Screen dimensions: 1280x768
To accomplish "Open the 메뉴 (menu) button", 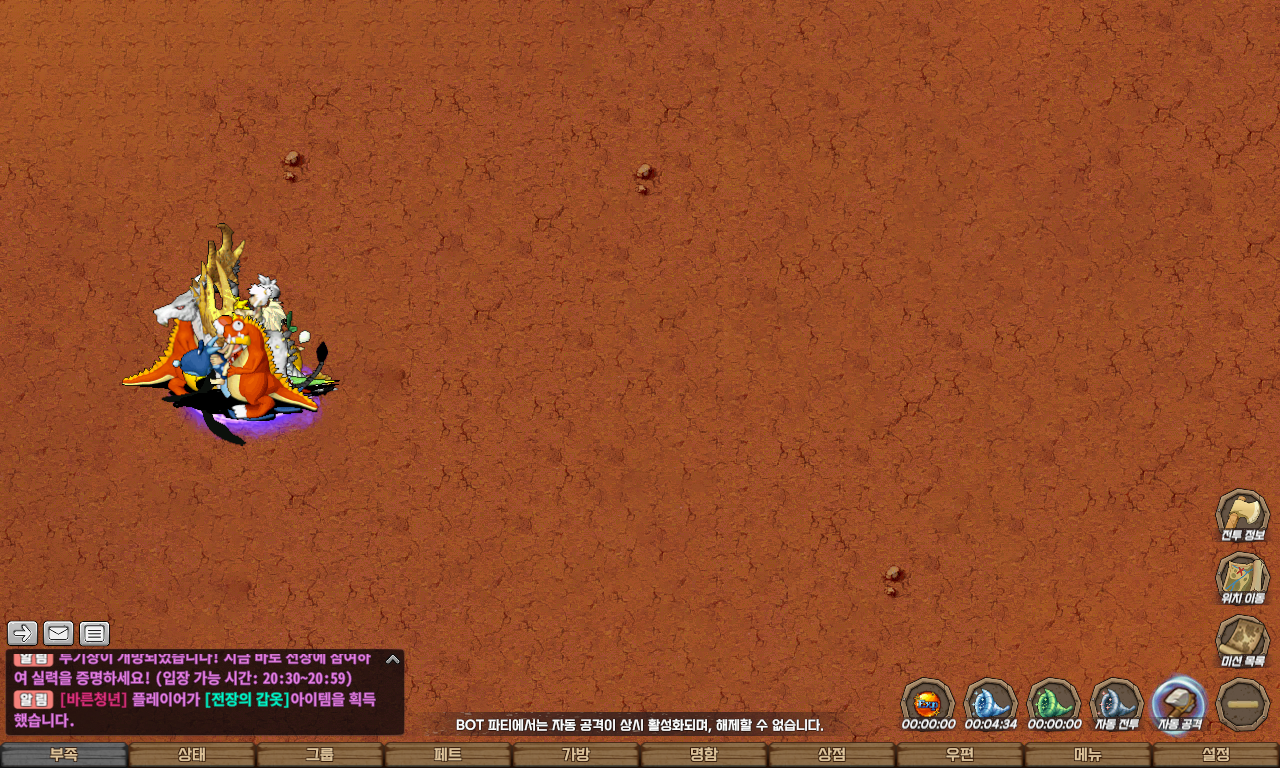I will [x=1088, y=755].
